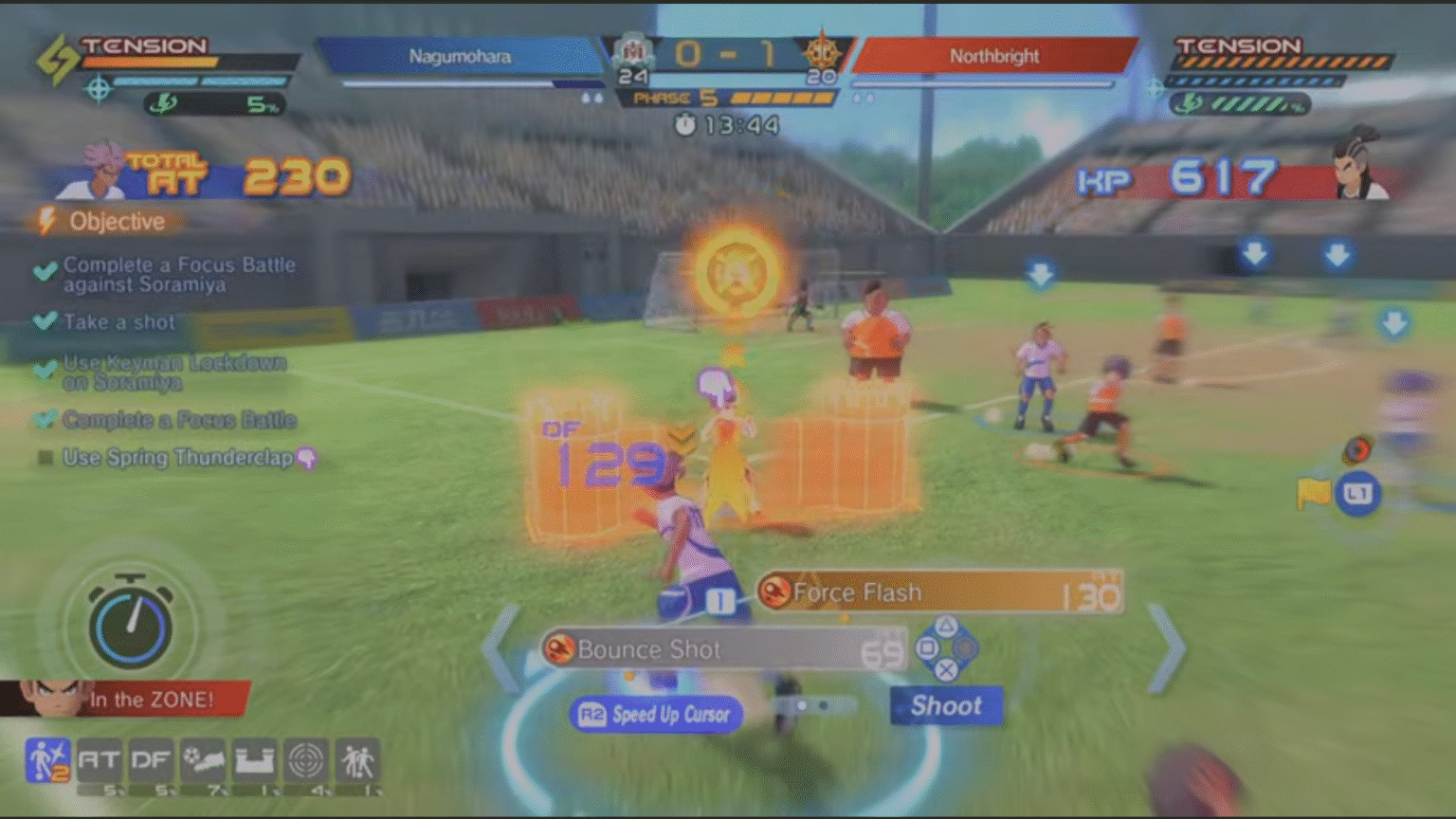
Task: Tick the Use Spring Thunderclap objective checkbox
Action: click(43, 458)
